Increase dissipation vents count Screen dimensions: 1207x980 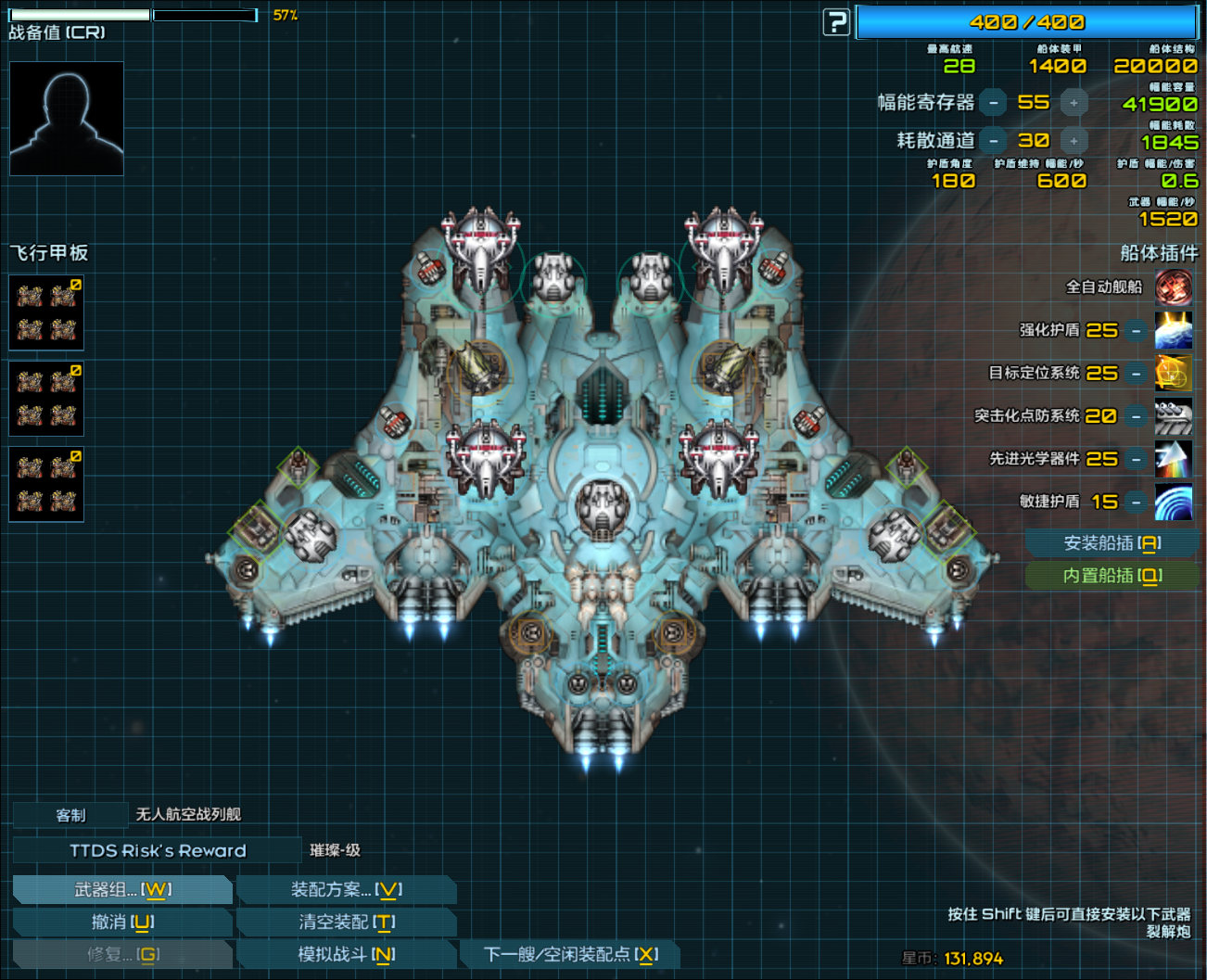click(x=1074, y=141)
